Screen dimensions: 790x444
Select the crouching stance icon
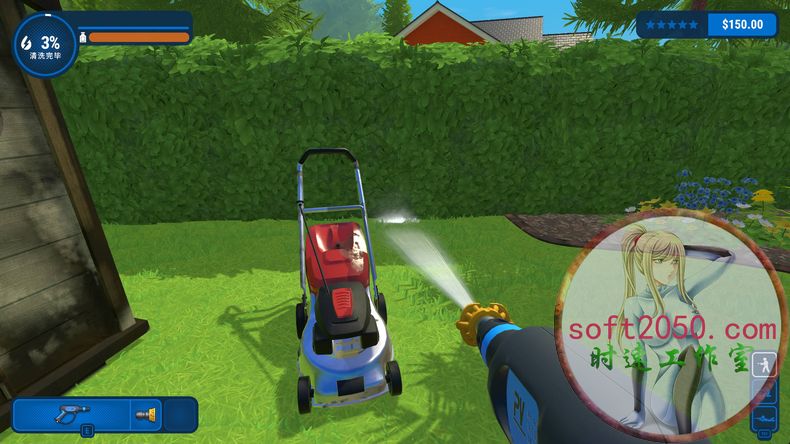[x=764, y=391]
